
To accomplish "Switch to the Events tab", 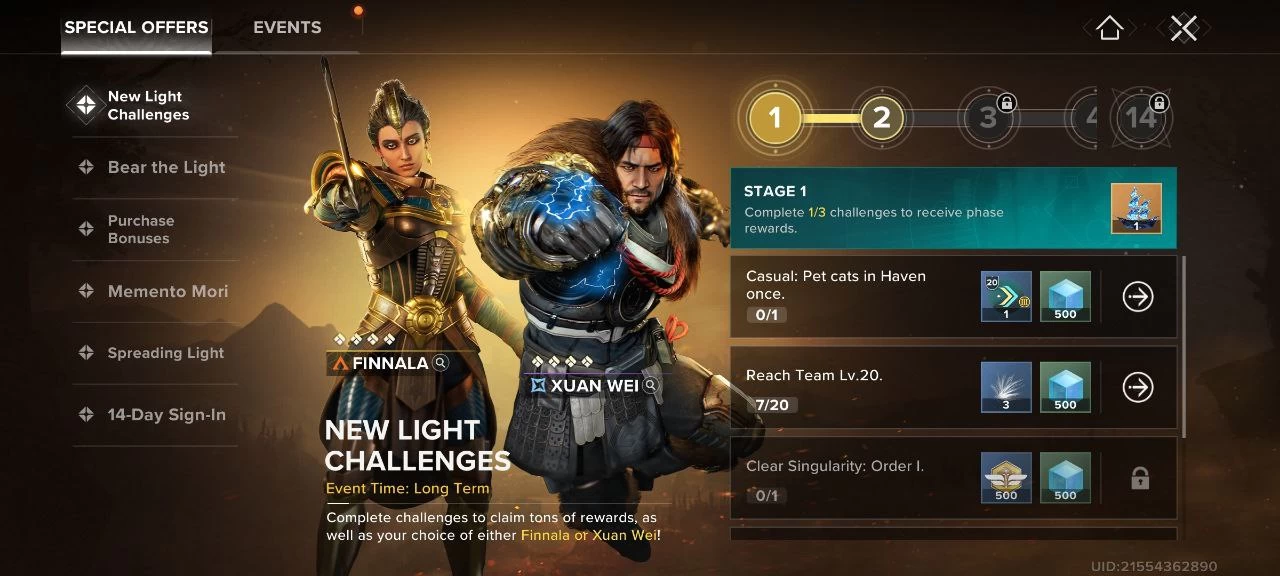I will coord(287,28).
